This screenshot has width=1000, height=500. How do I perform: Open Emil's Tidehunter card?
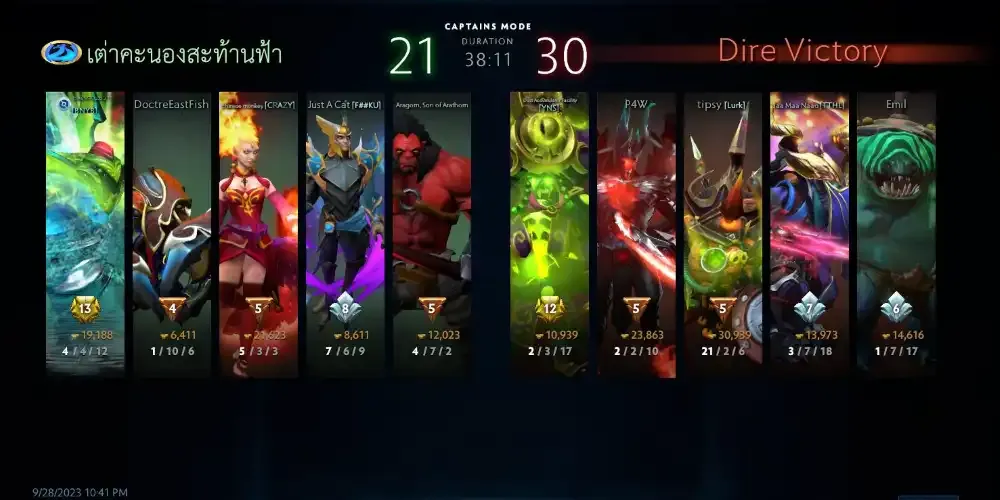click(x=895, y=230)
